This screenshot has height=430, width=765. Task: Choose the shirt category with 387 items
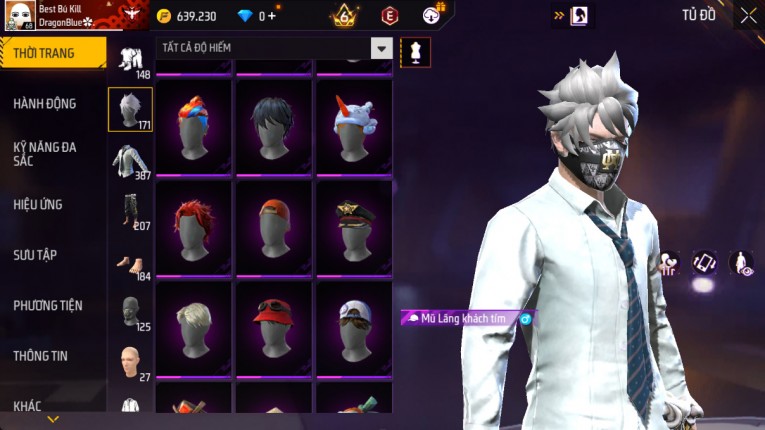130,161
